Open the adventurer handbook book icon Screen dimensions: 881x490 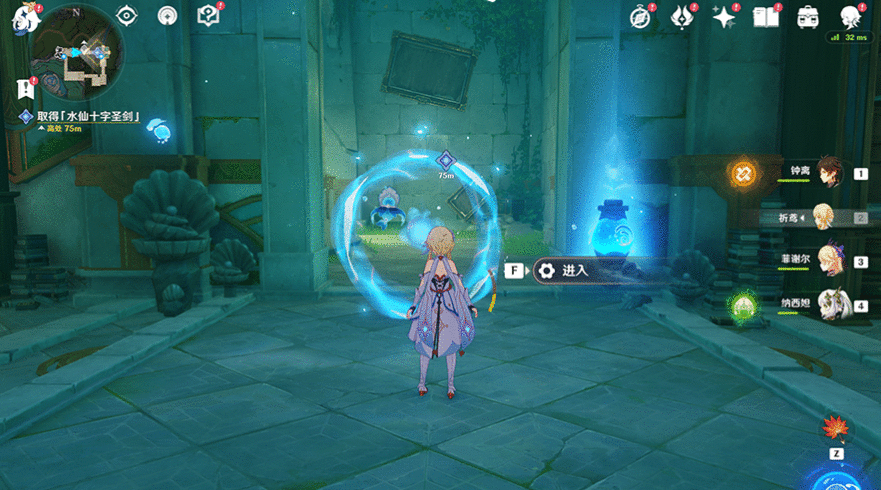click(765, 16)
